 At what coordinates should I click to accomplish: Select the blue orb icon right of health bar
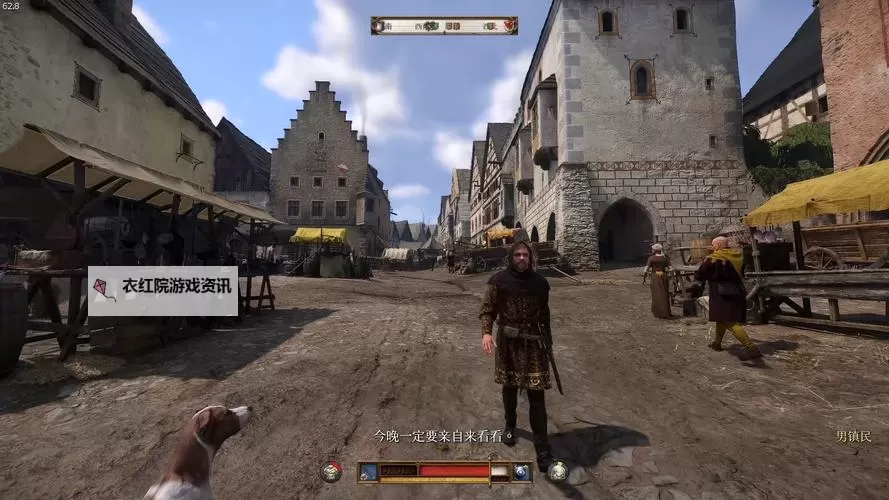coord(522,472)
